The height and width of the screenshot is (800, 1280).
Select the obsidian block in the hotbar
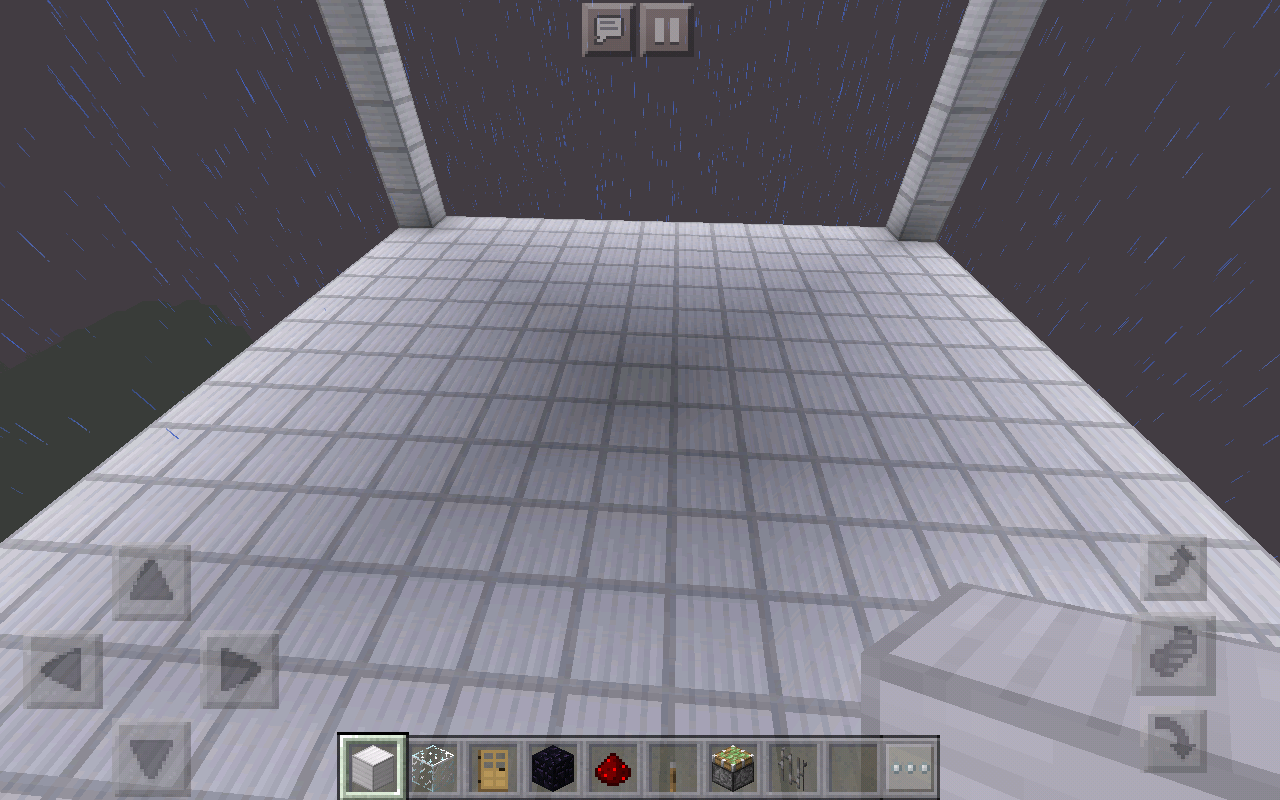(555, 764)
